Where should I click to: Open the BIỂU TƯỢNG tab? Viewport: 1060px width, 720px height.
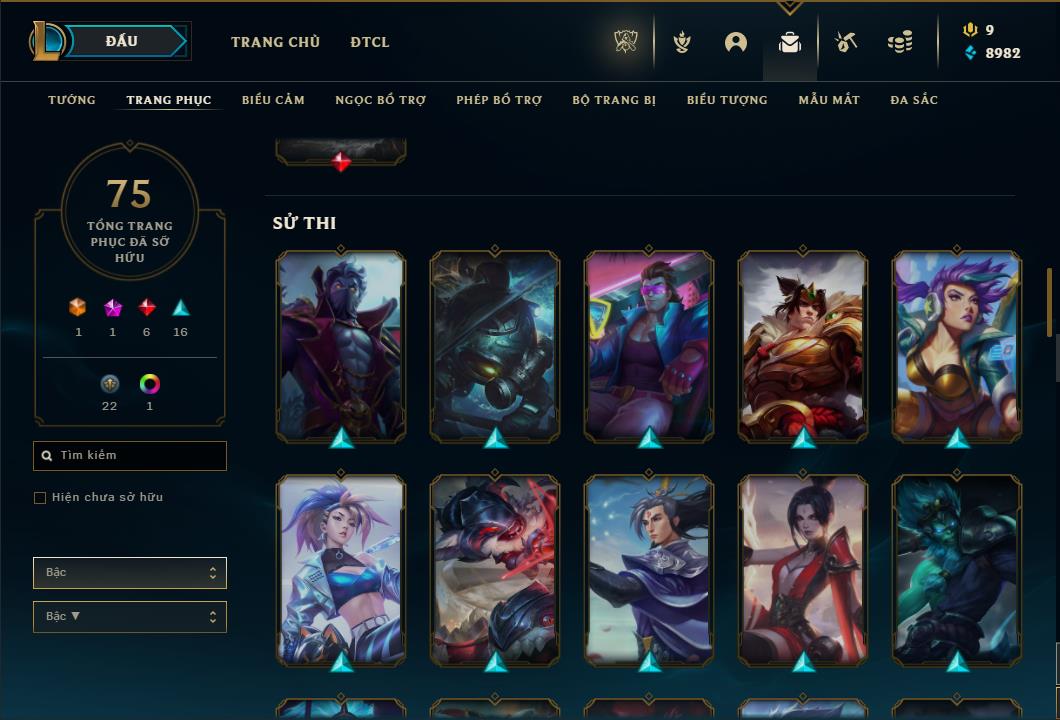click(x=727, y=100)
